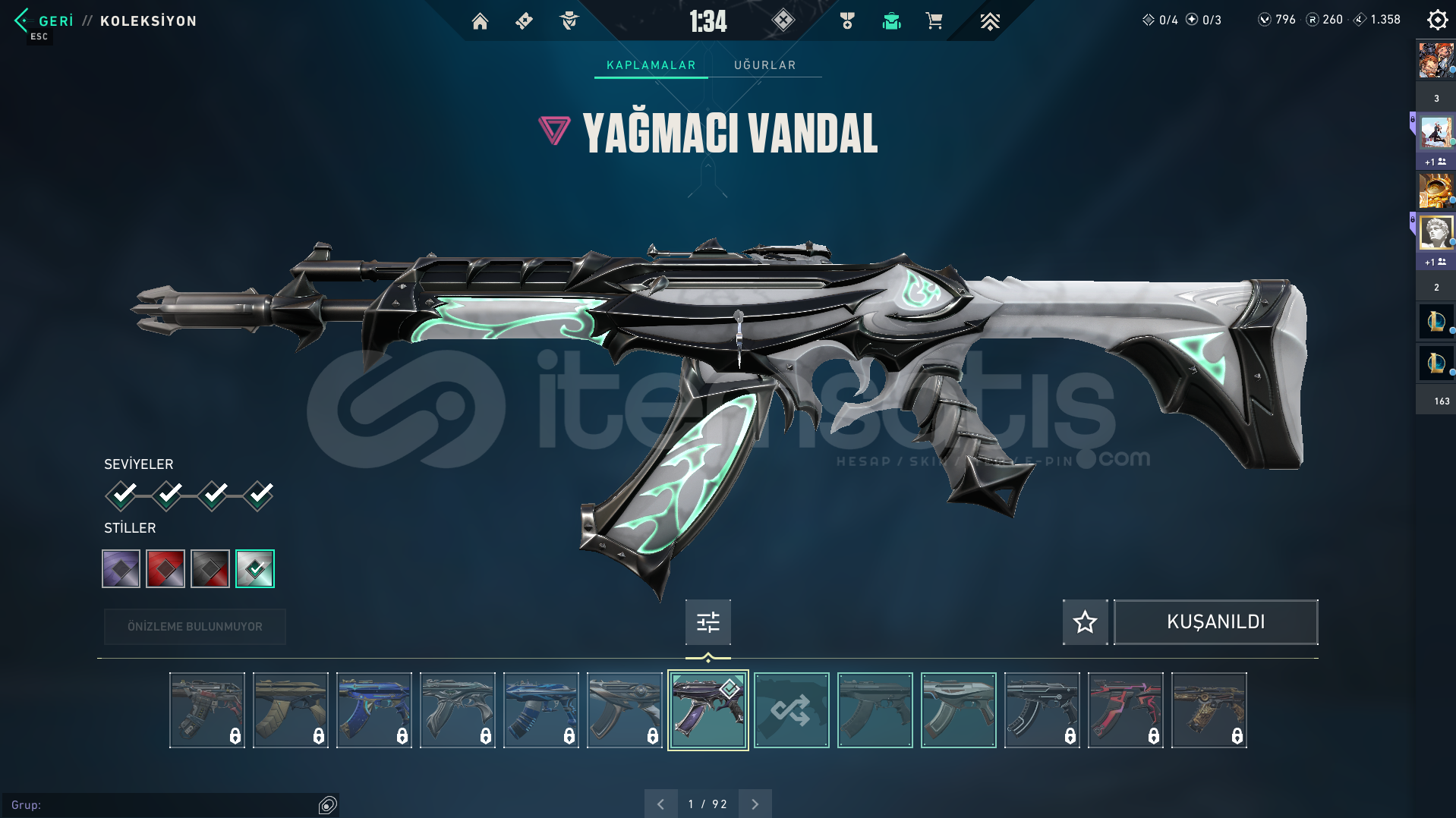Click the Collection backpack icon
Image resolution: width=1456 pixels, height=818 pixels.
892,21
